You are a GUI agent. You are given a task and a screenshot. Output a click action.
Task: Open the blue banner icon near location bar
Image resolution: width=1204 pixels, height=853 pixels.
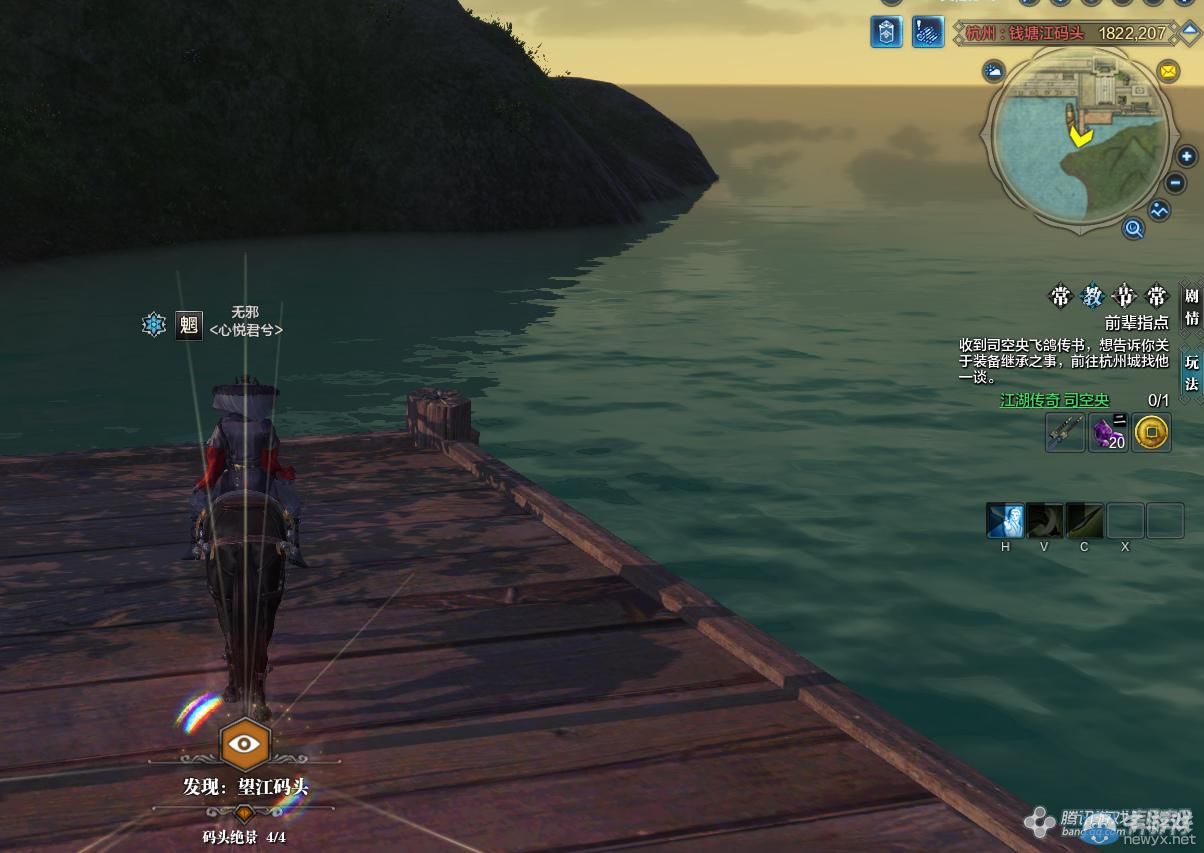tap(886, 32)
